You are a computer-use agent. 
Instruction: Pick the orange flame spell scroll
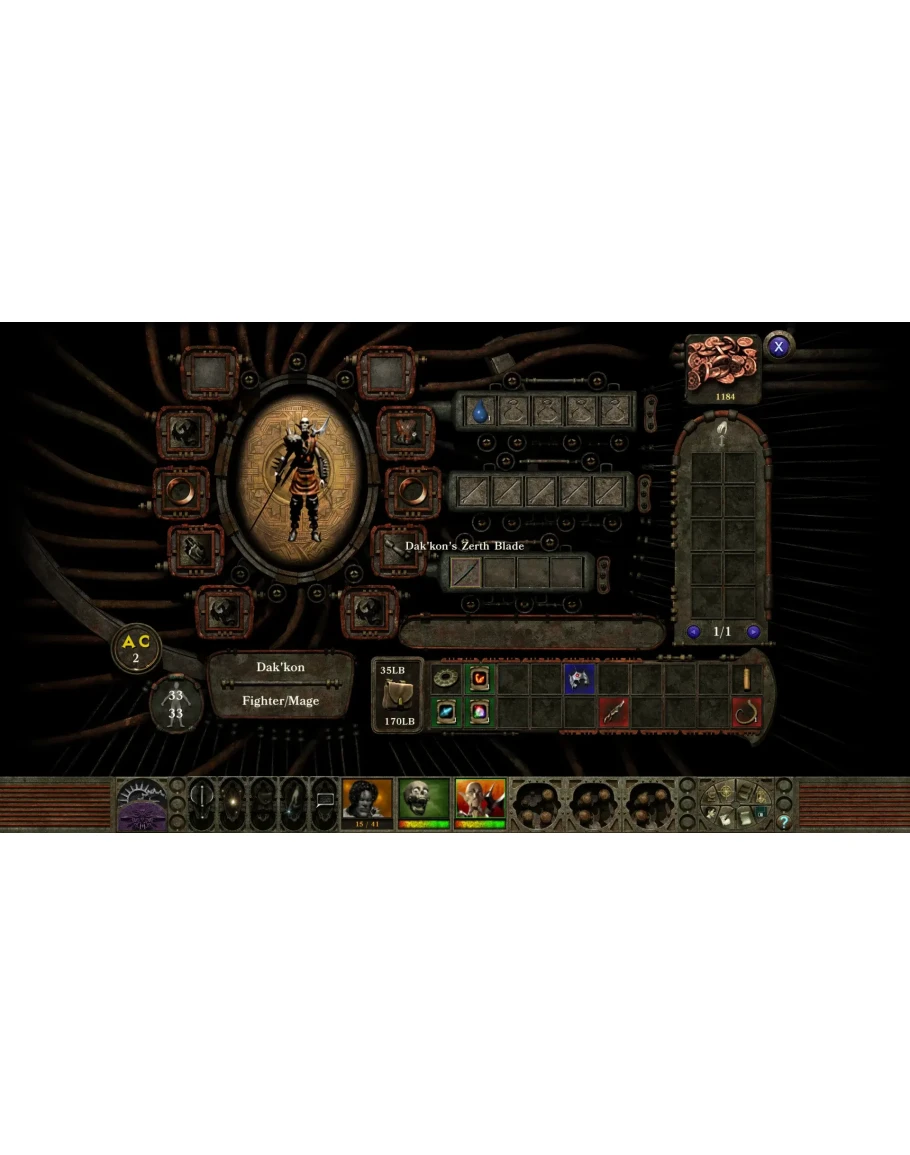click(479, 679)
